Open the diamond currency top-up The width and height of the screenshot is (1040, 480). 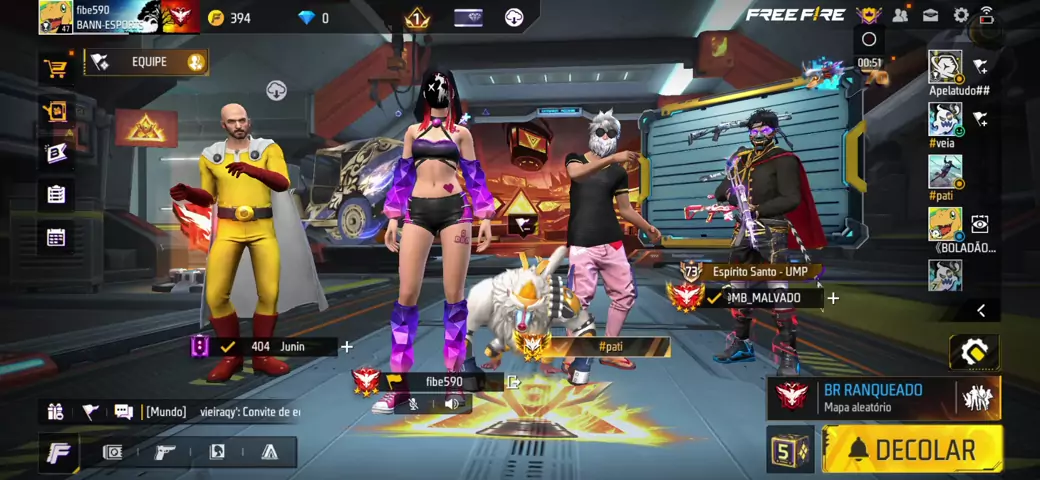[312, 18]
